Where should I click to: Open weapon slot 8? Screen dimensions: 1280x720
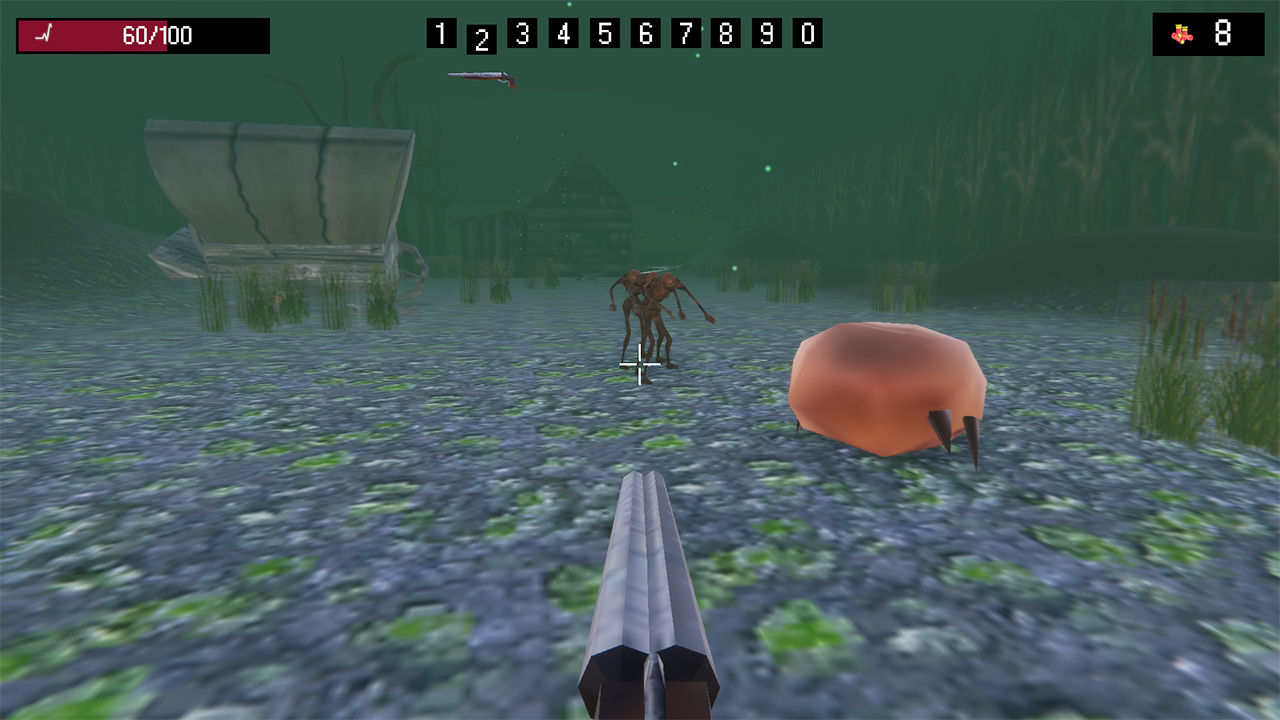tap(727, 33)
